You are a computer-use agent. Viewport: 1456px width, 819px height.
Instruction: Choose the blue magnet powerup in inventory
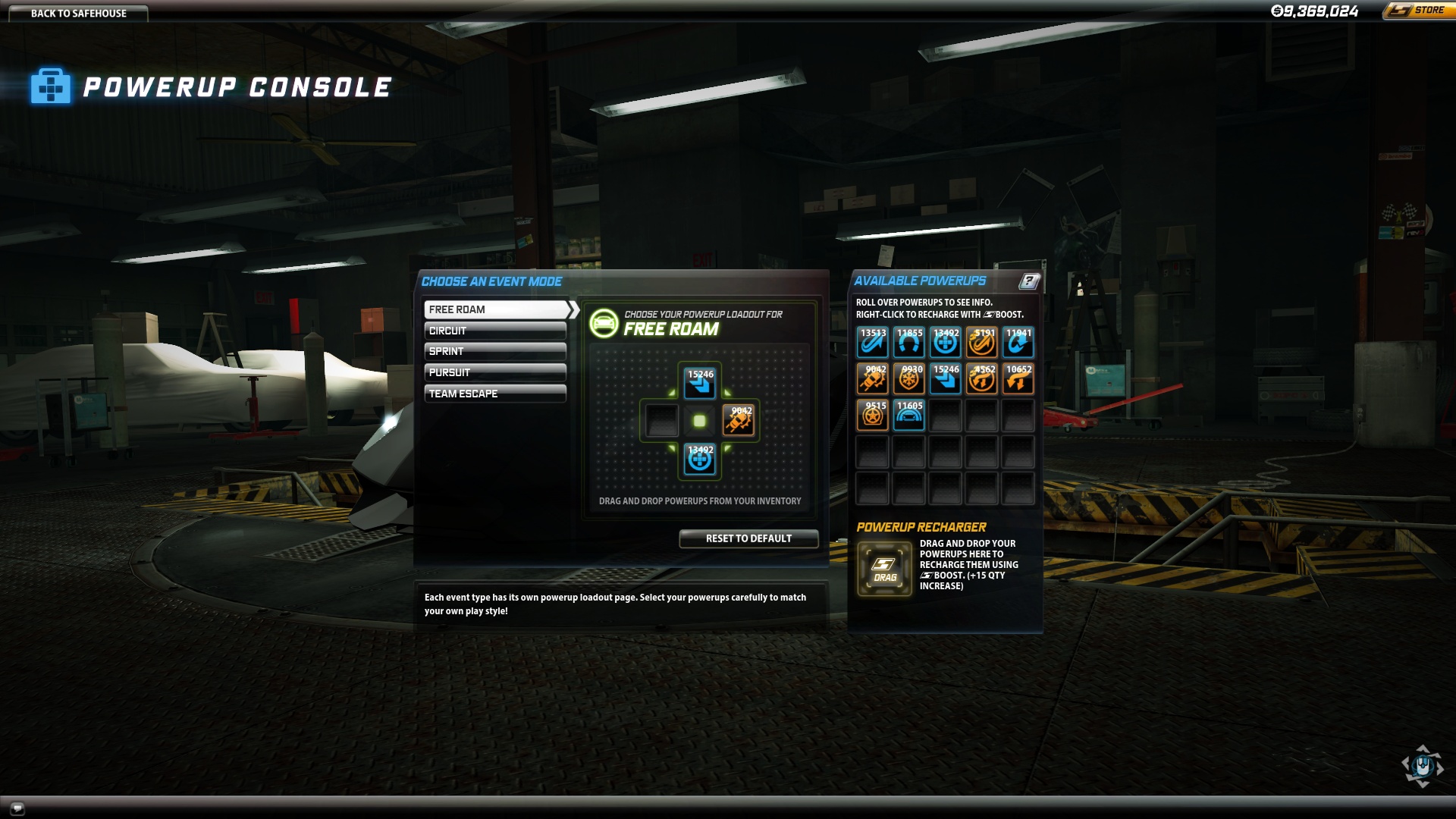pos(909,342)
